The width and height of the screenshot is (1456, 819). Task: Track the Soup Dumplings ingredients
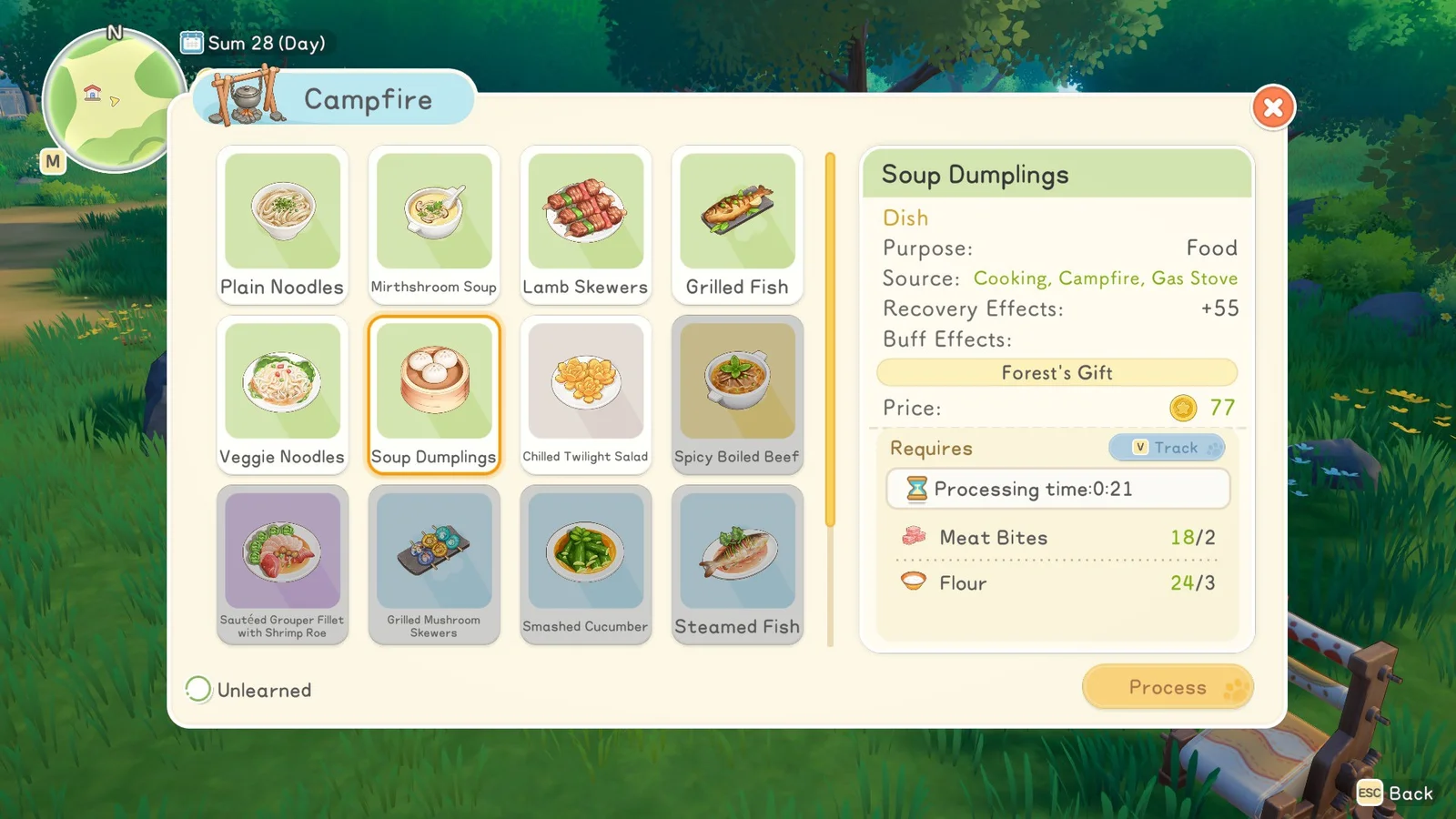pyautogui.click(x=1167, y=448)
